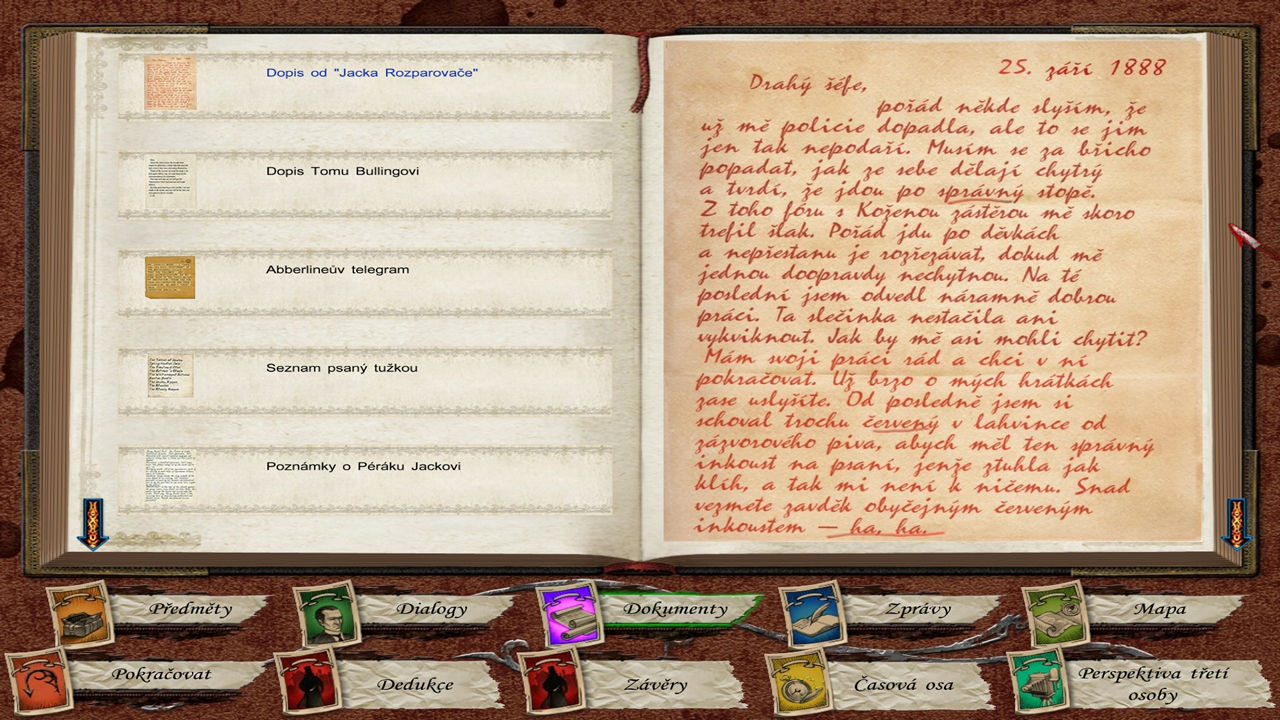1280x720 pixels.
Task: Select the 'Dopis Tomu Bullingovi' entry
Action: tap(342, 171)
